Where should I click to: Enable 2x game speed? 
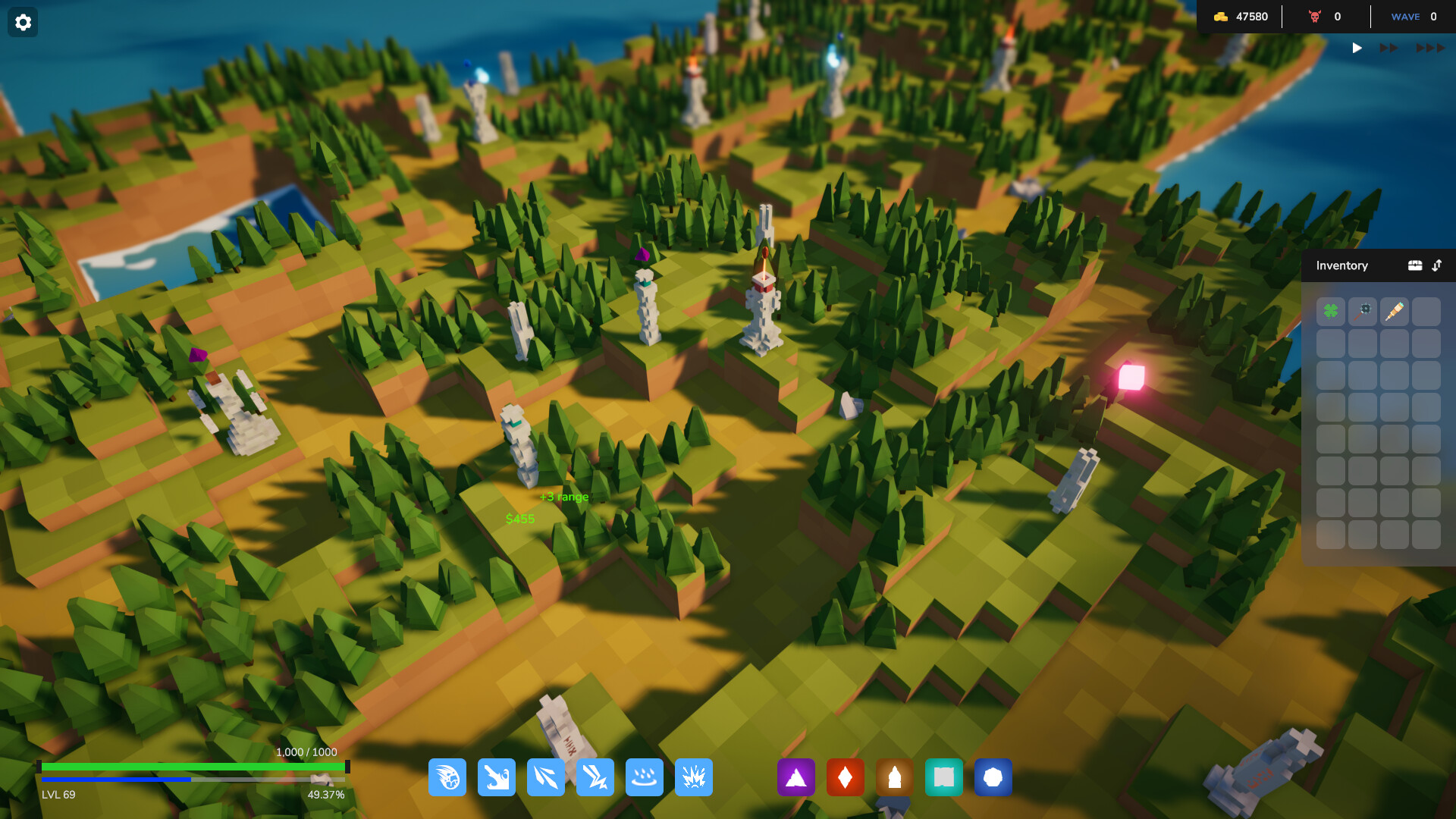coord(1390,47)
